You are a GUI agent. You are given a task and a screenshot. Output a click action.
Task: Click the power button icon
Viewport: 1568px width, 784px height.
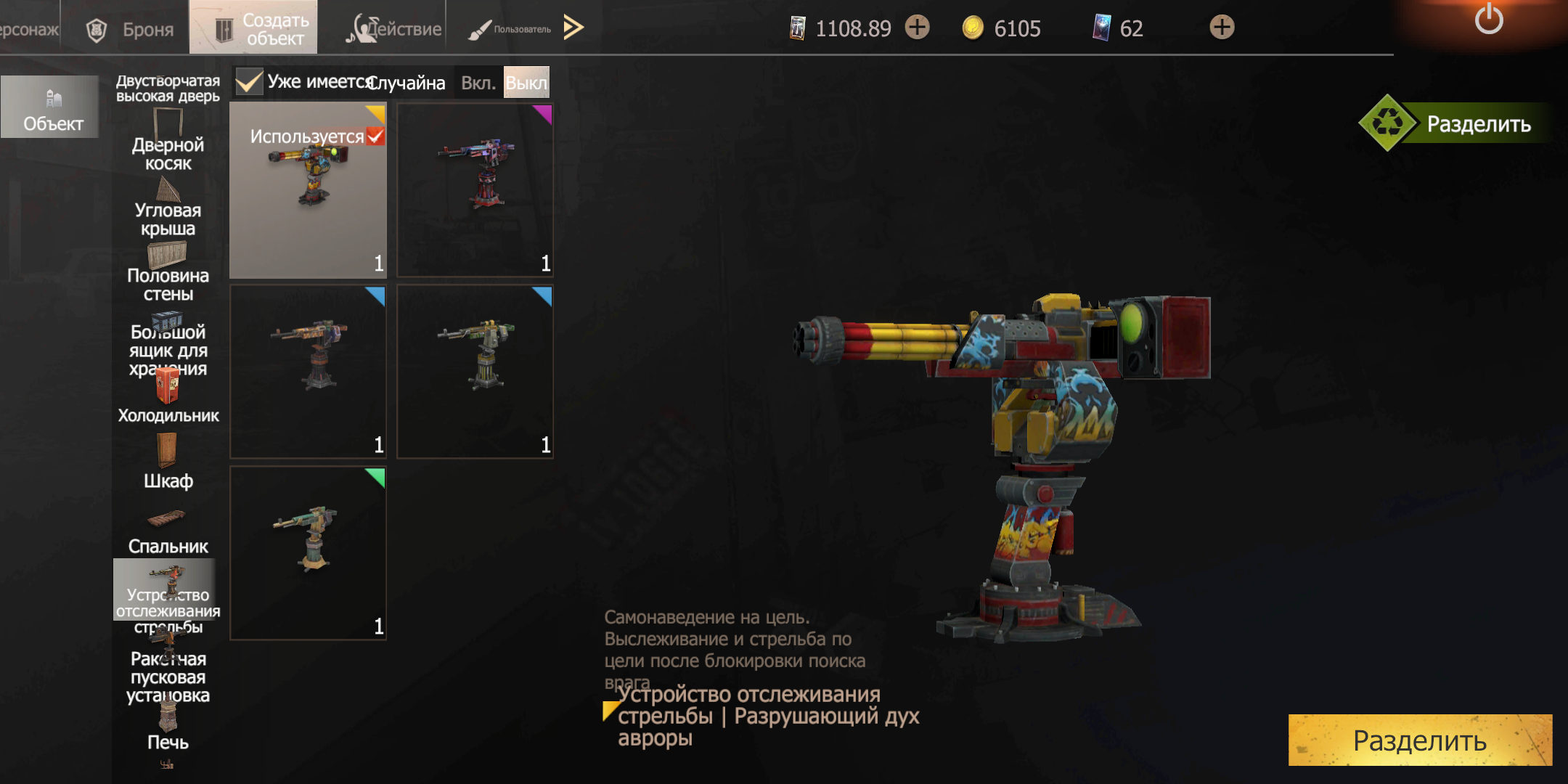pos(1488,20)
